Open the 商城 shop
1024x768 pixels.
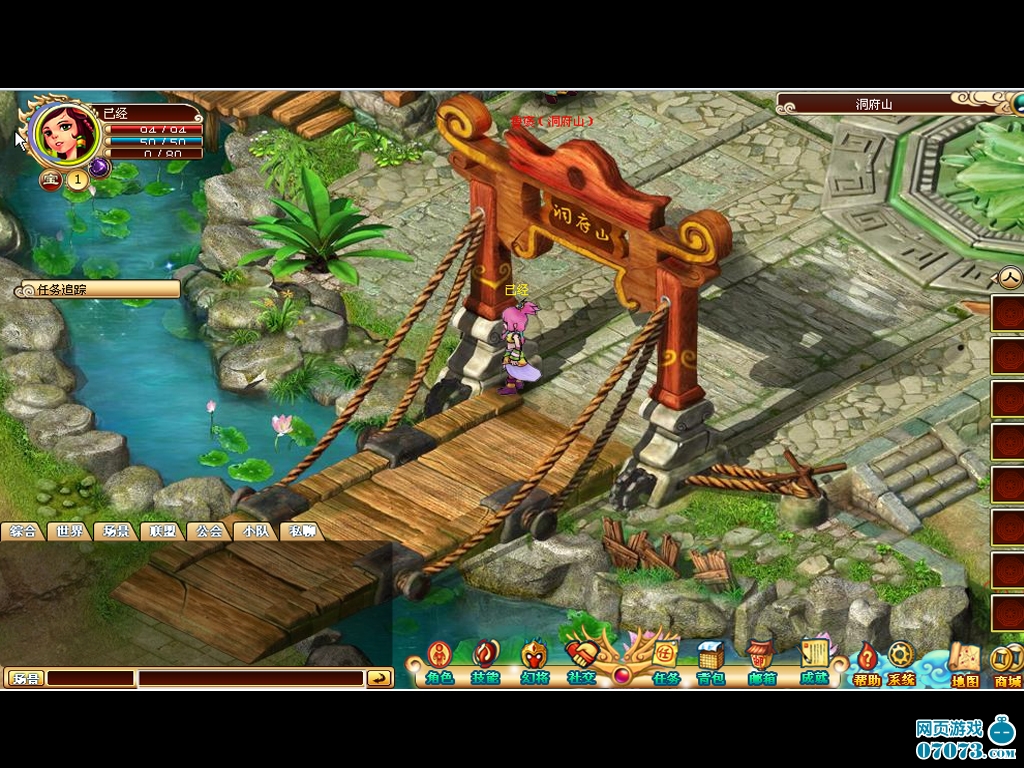pyautogui.click(x=1007, y=665)
